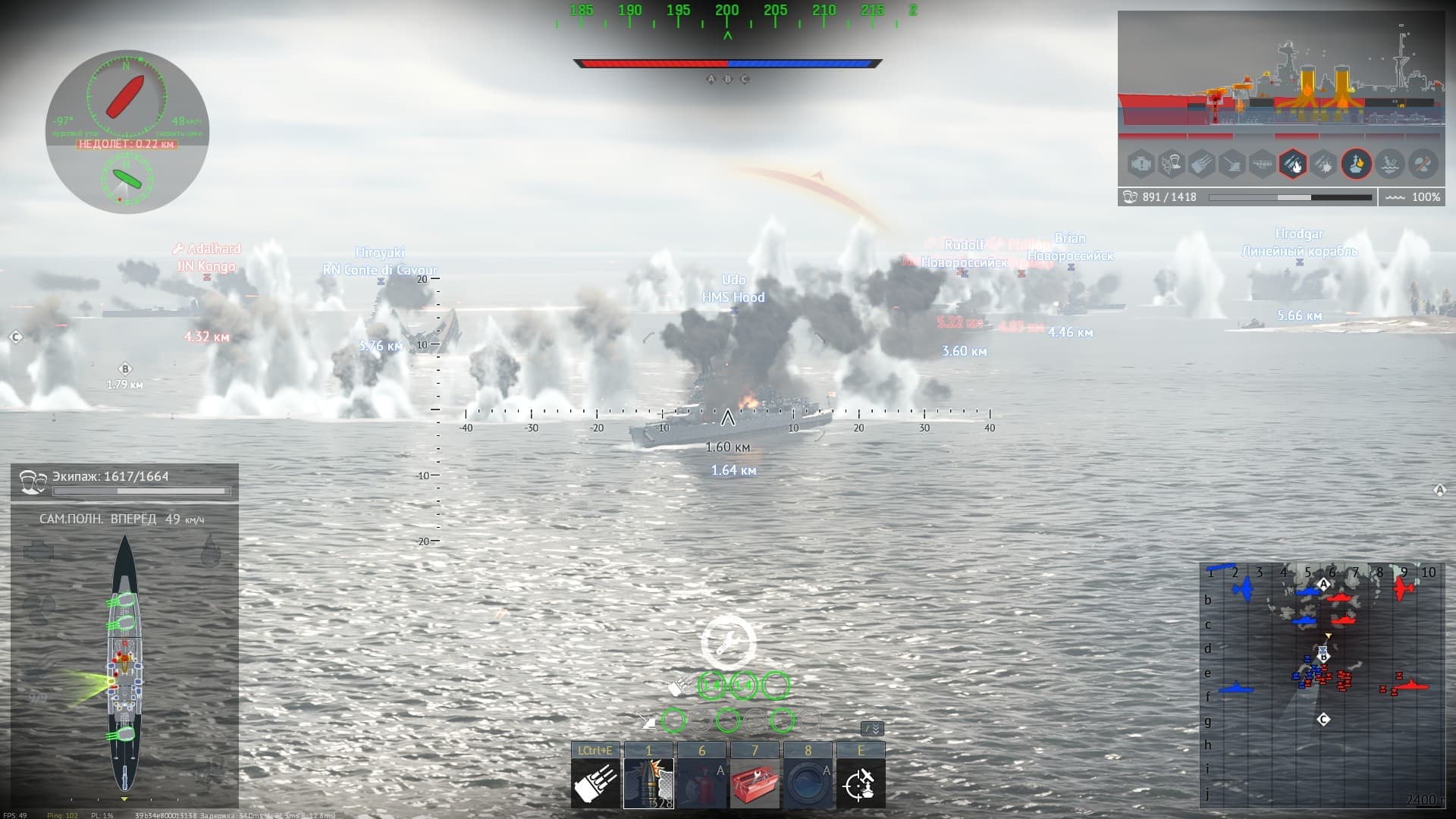1456x819 pixels.
Task: Select the HMS Hood target label
Action: pos(733,297)
